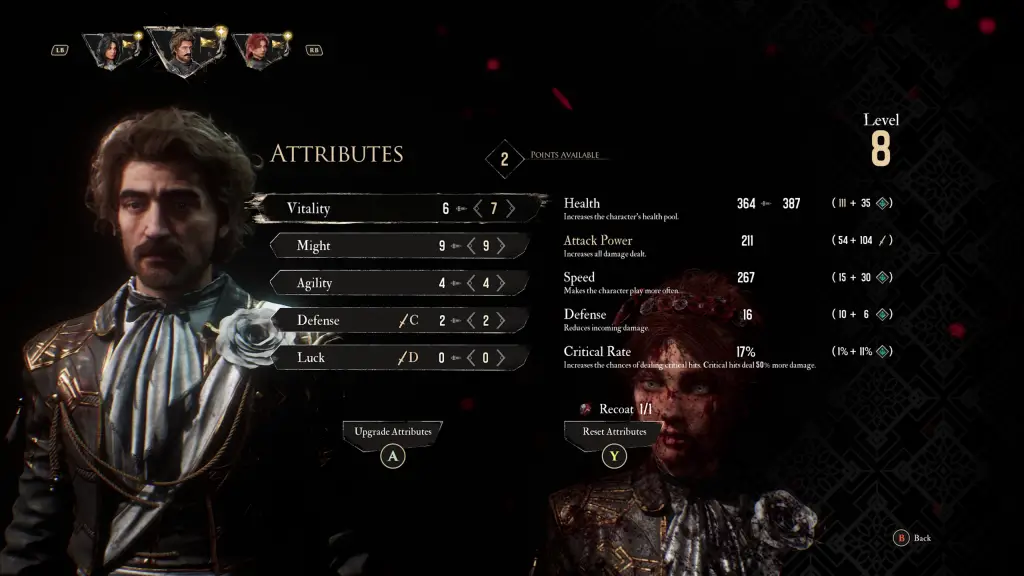Raise Might using its right arrow
This screenshot has height=576, width=1024.
[x=501, y=246]
